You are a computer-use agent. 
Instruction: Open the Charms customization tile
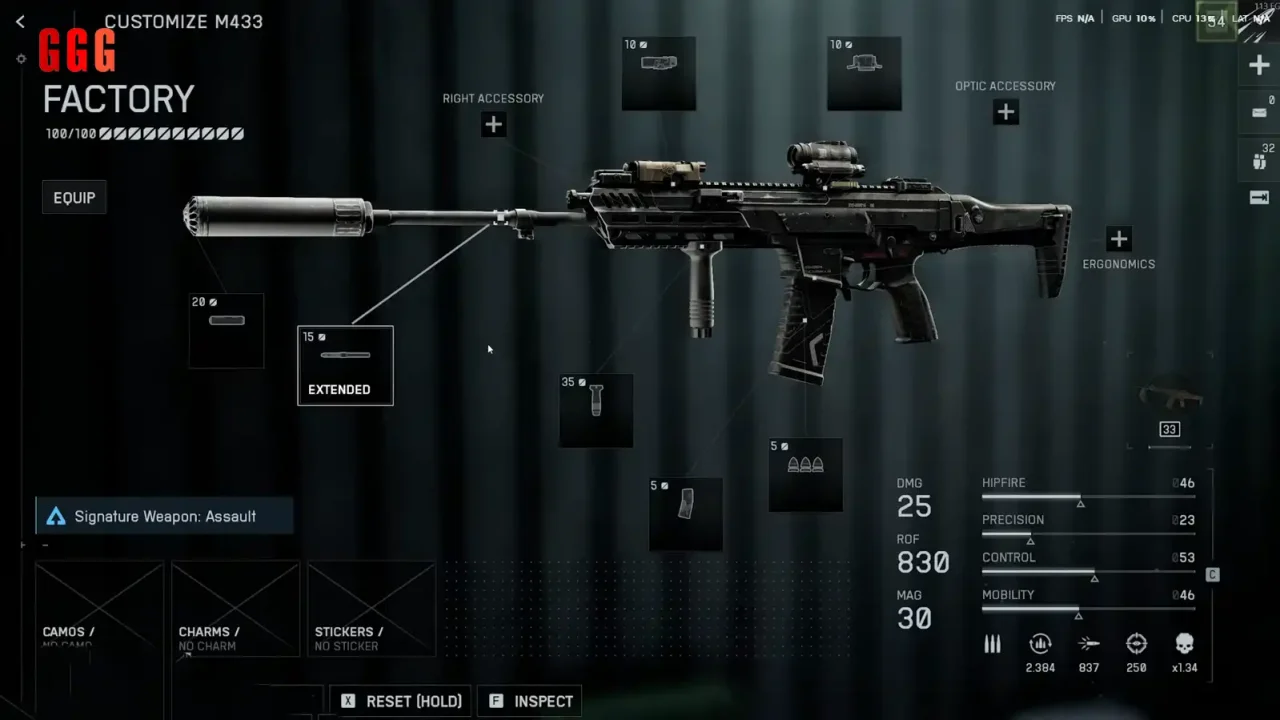pyautogui.click(x=235, y=609)
